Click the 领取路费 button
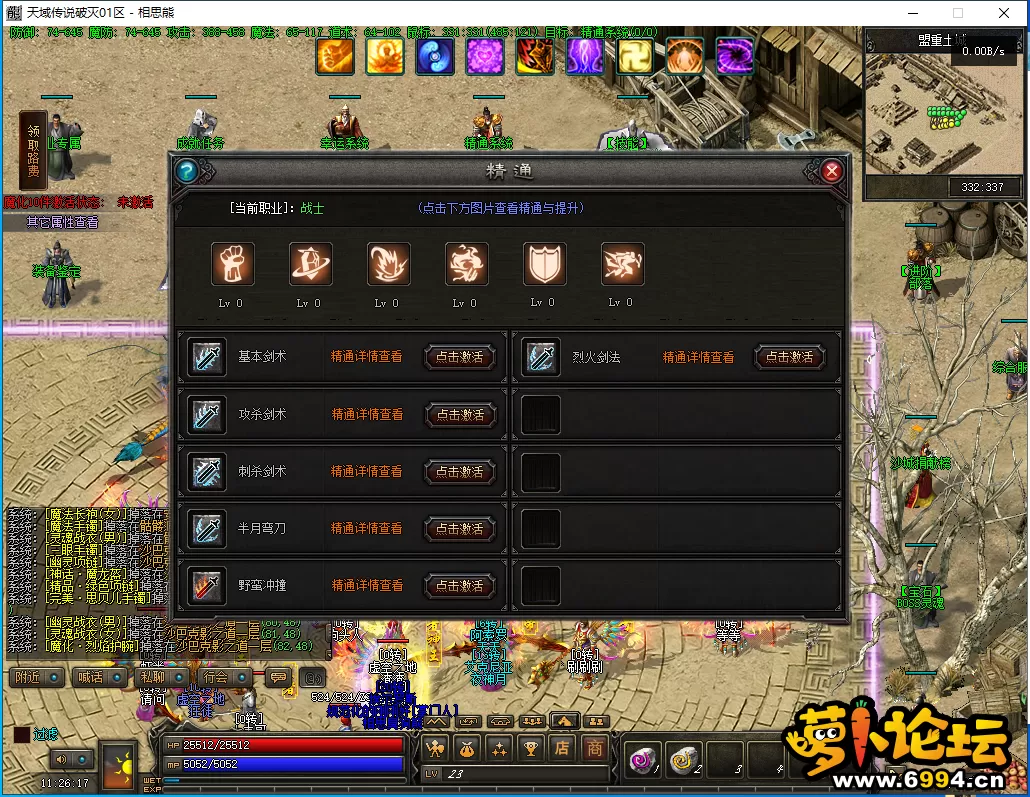Viewport: 1030px width, 797px height. [x=34, y=150]
